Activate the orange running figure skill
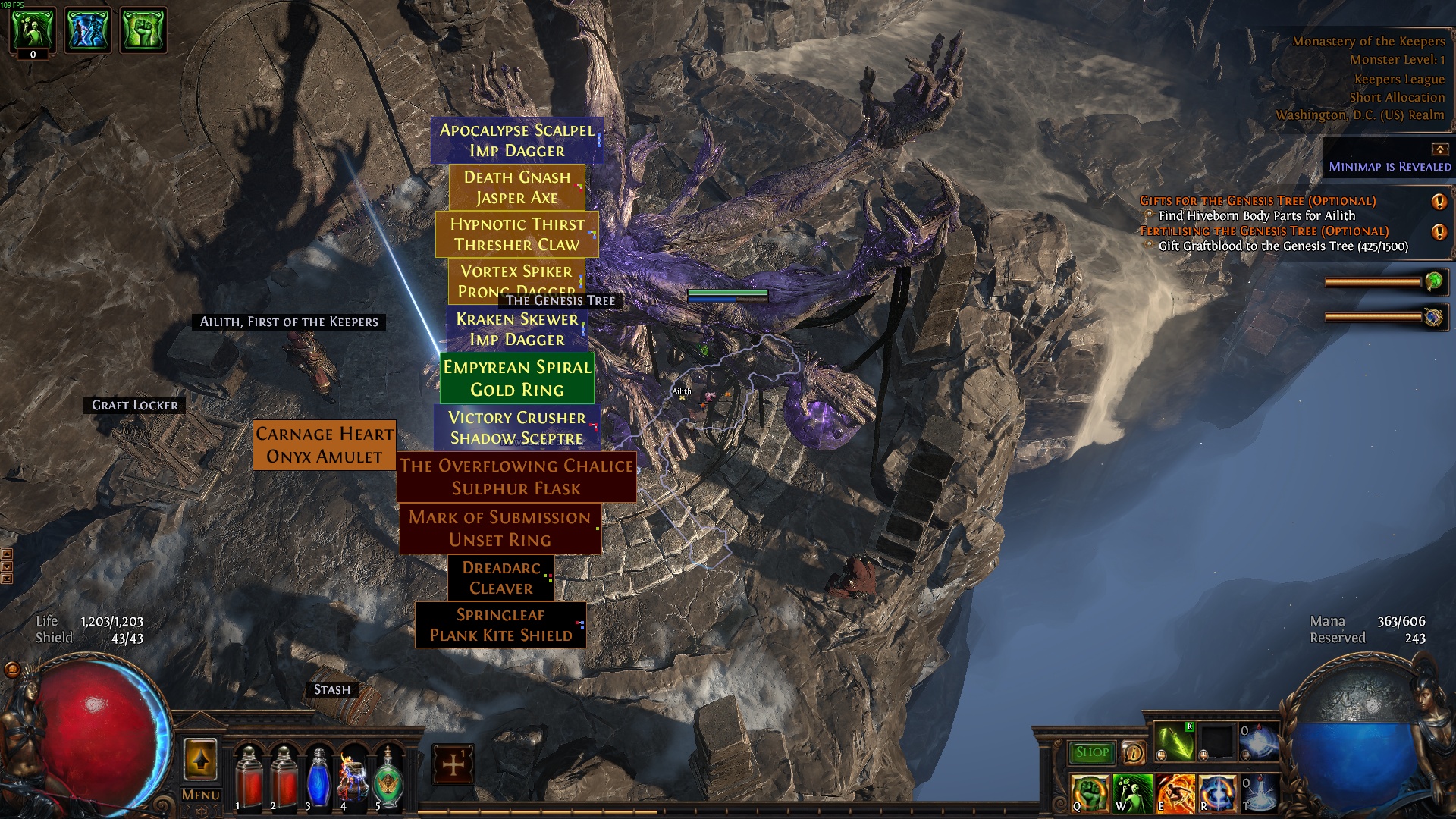The width and height of the screenshot is (1456, 819). 1175,793
